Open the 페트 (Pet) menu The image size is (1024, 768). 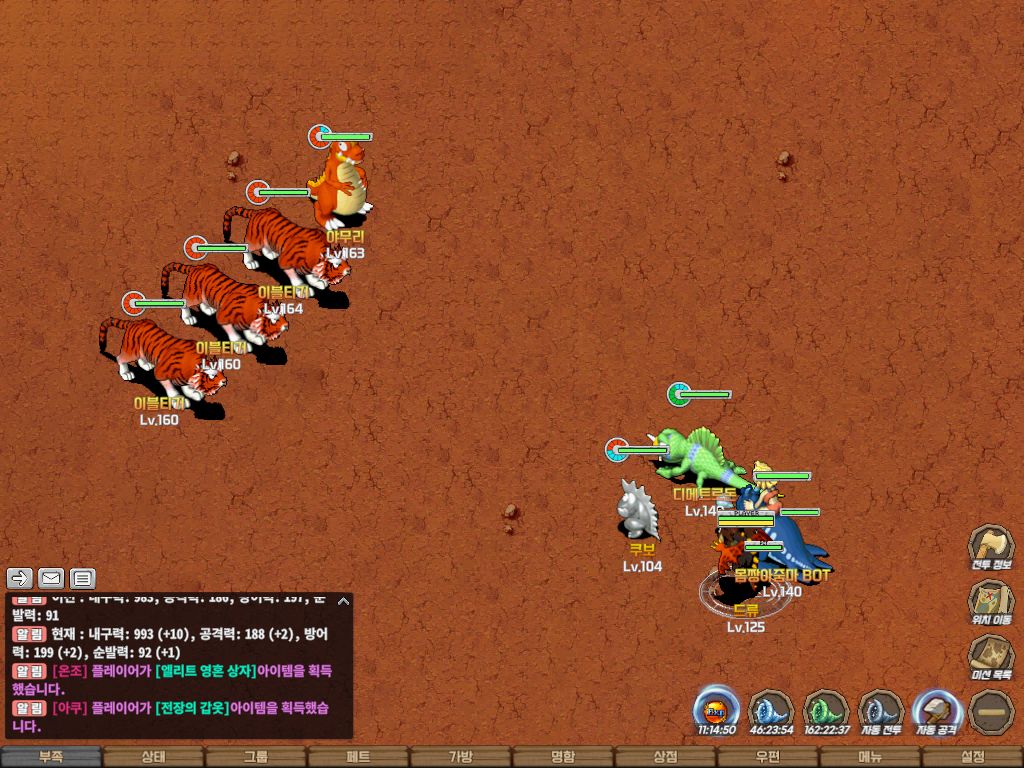click(x=358, y=757)
